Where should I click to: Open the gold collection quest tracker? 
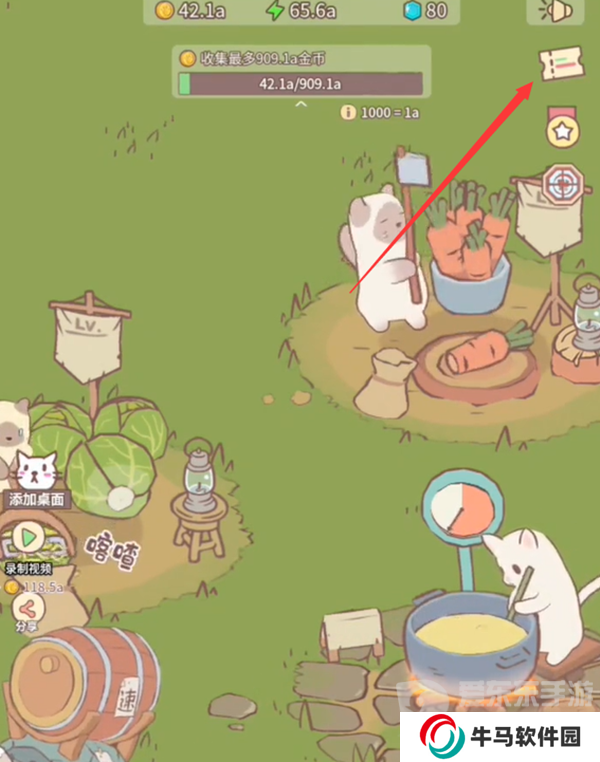301,72
